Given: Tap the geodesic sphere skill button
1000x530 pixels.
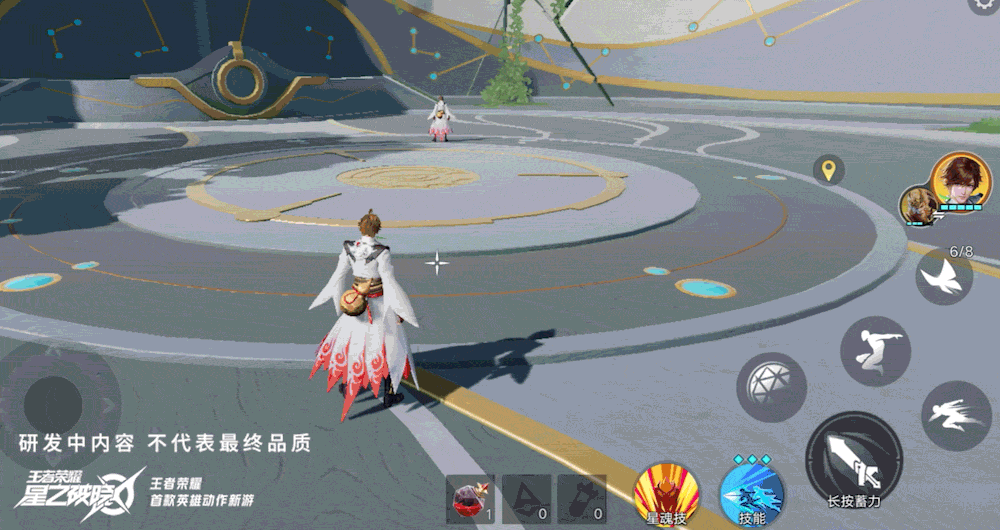Looking at the screenshot, I should (771, 386).
